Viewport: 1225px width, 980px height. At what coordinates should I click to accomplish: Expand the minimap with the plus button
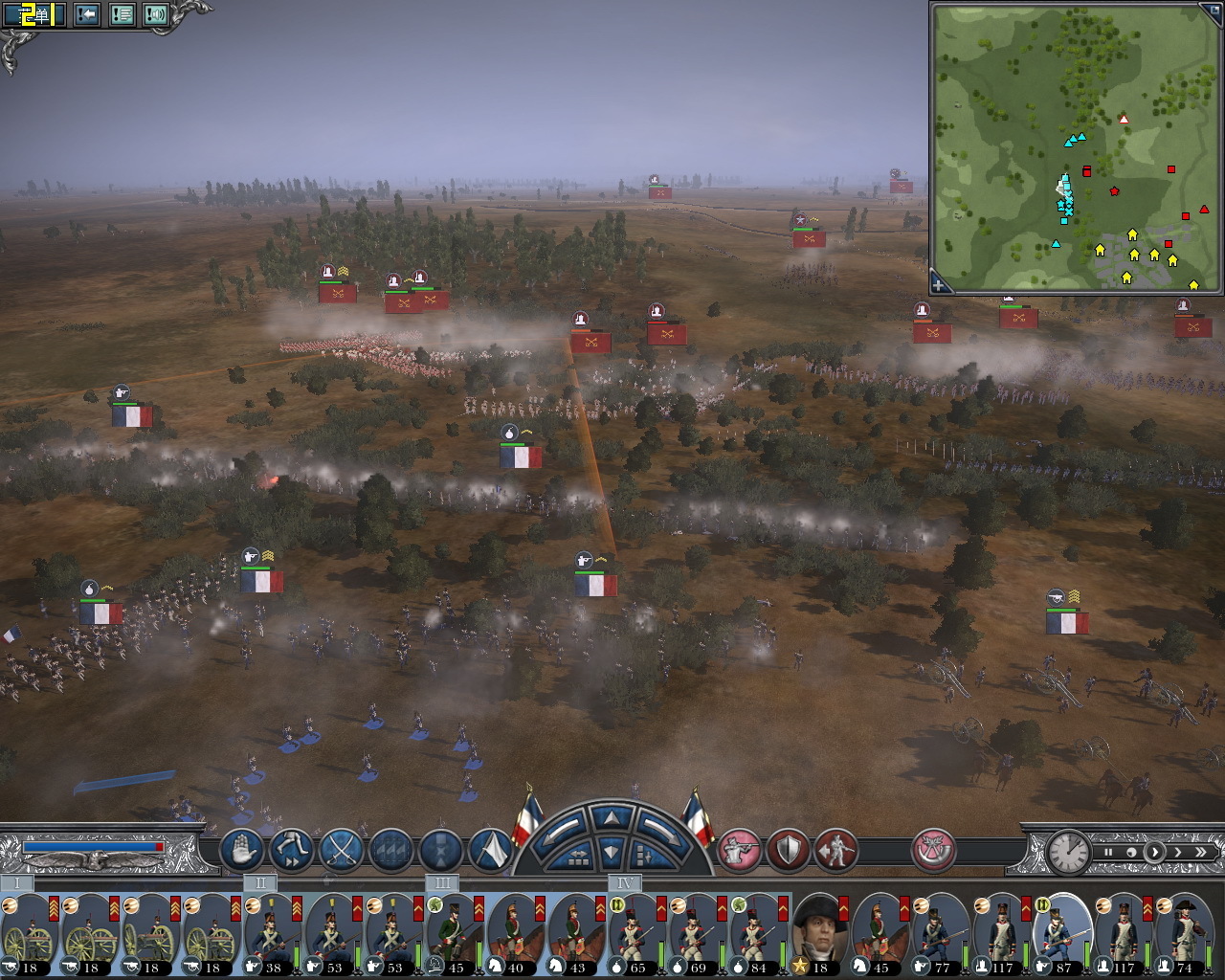click(940, 284)
